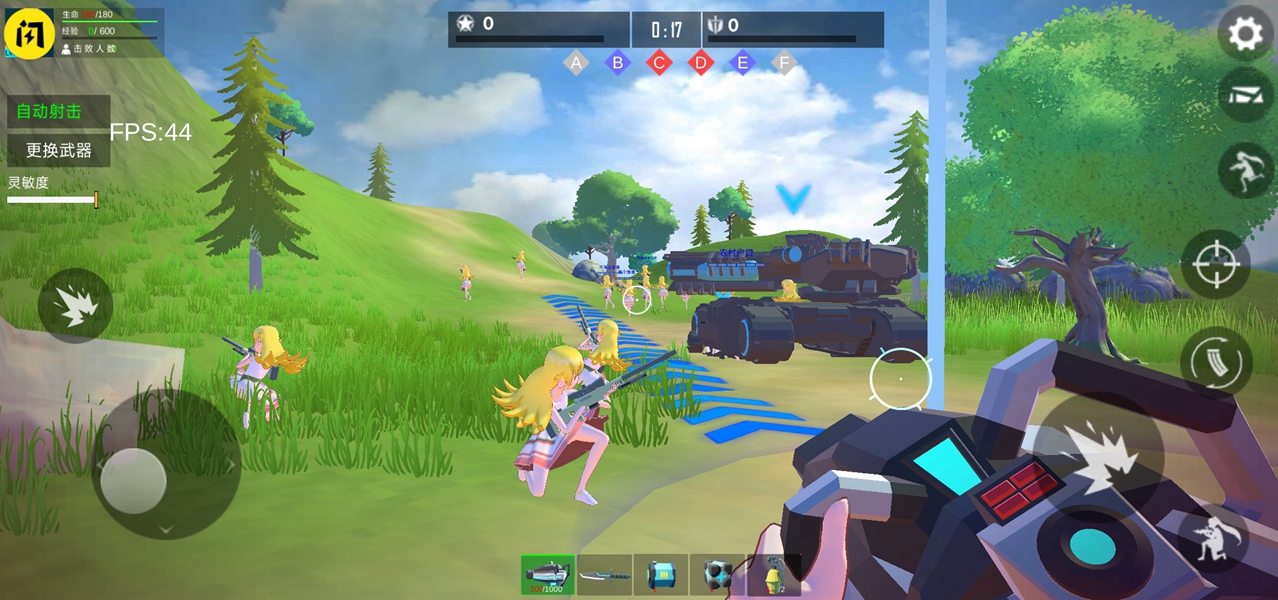This screenshot has width=1278, height=600.
Task: Open the gear settings menu
Action: (1245, 34)
